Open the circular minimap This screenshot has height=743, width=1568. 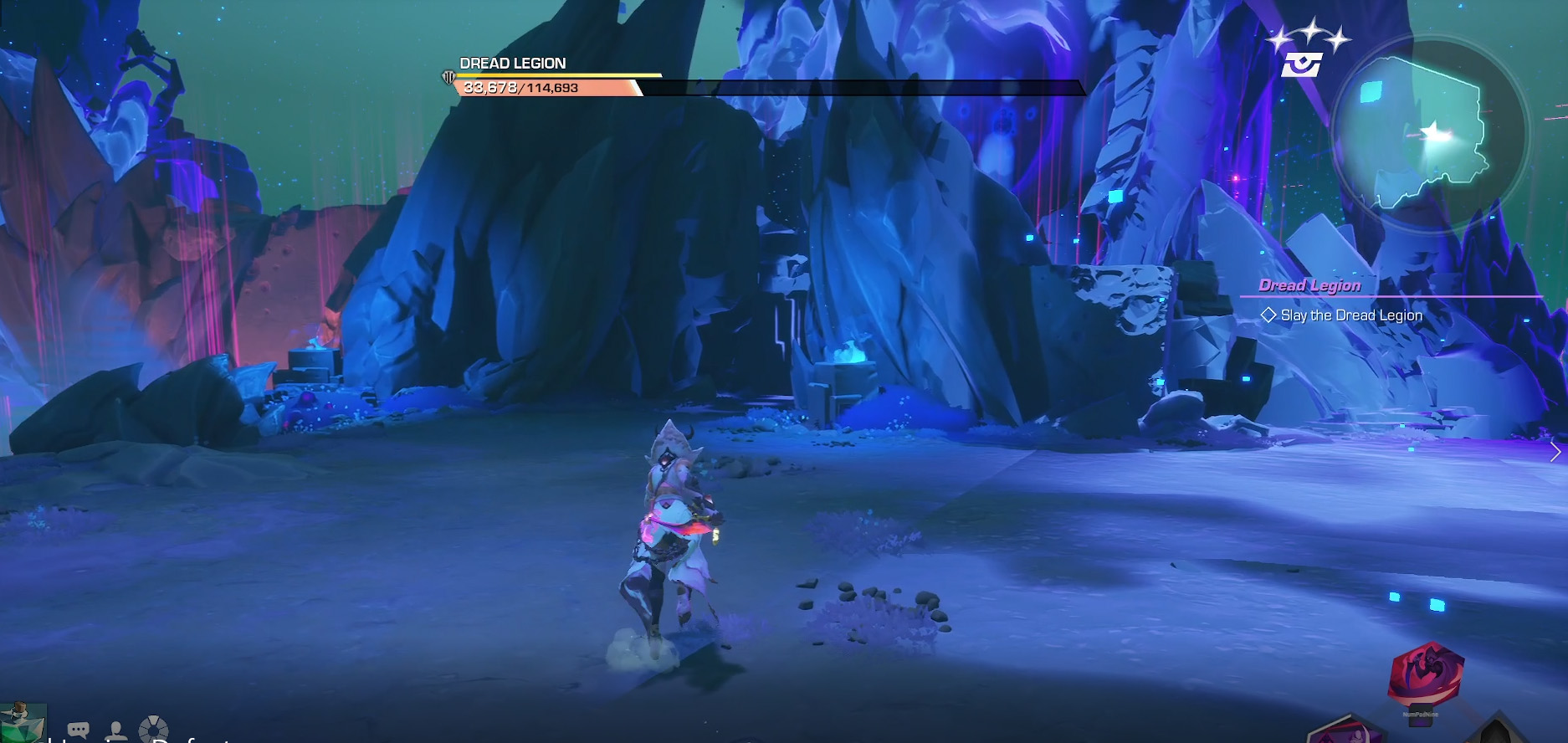point(1429,134)
